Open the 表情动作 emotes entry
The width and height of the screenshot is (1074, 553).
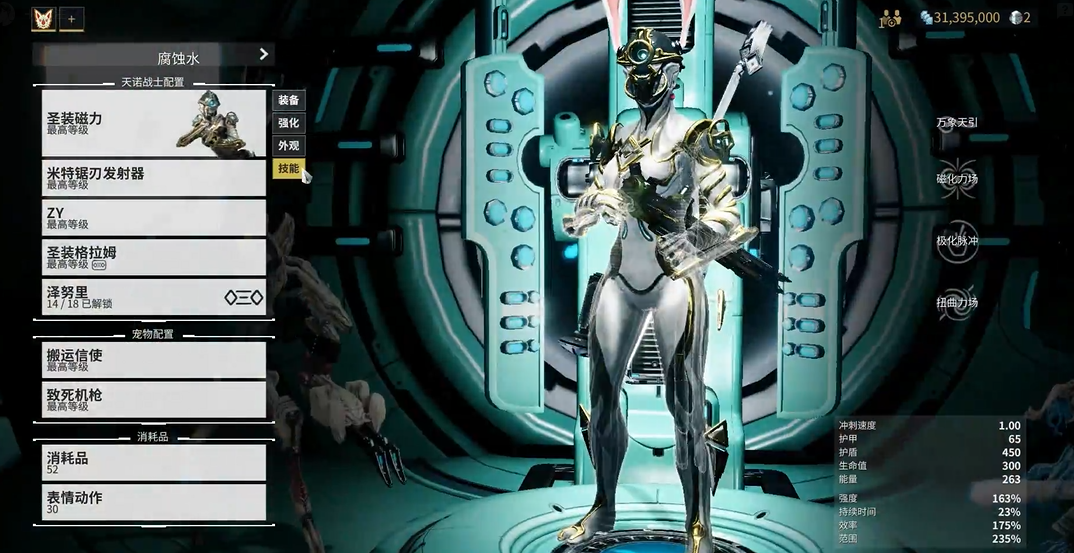click(x=153, y=502)
